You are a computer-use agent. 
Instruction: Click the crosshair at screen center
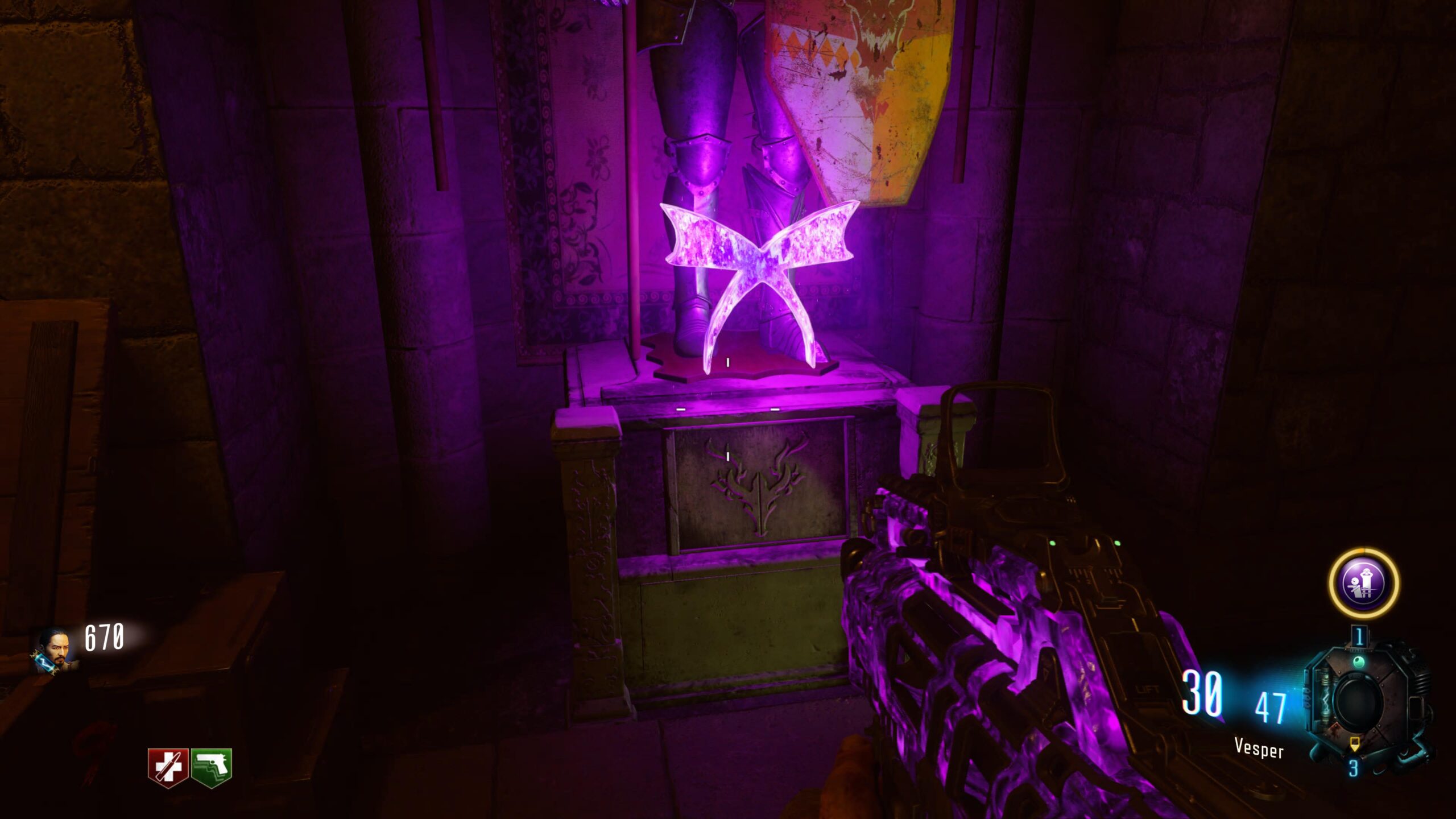point(728,409)
